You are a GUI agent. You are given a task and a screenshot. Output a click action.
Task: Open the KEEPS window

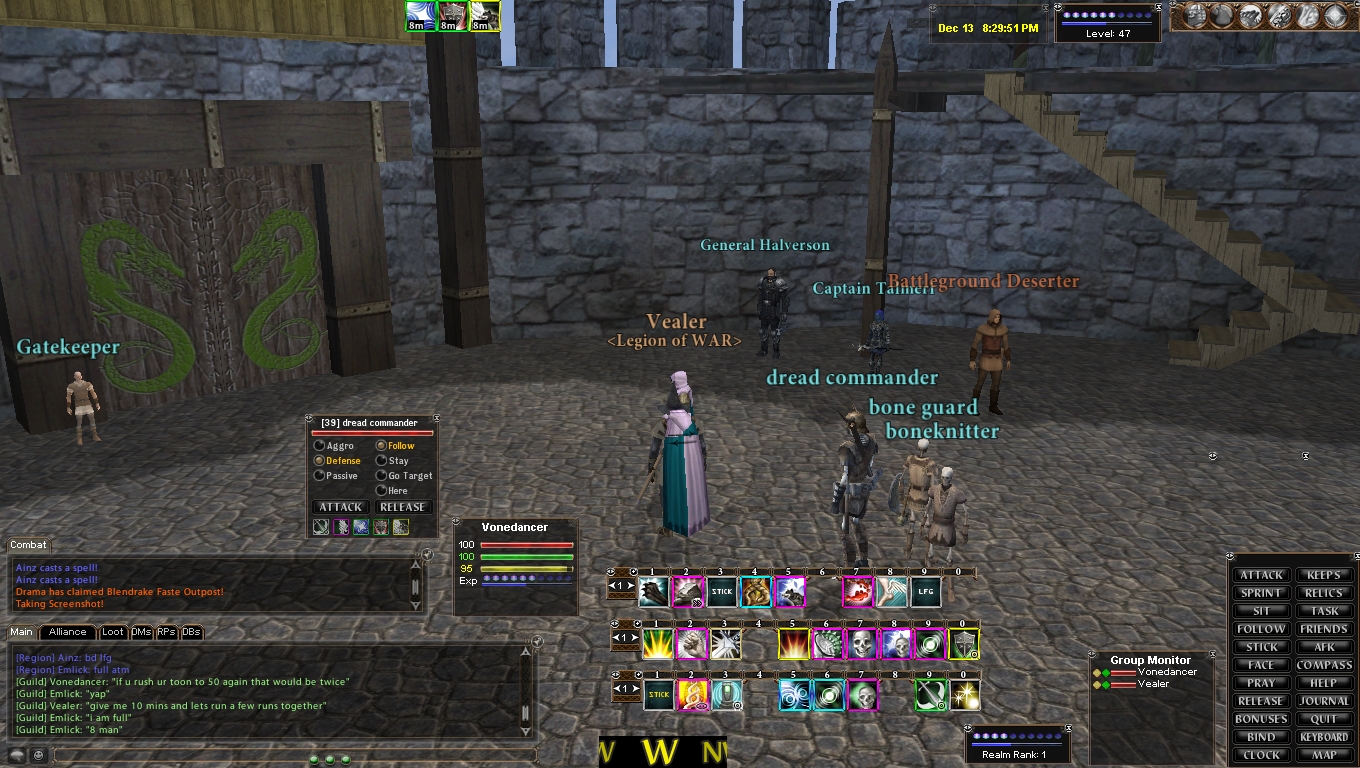click(1324, 575)
